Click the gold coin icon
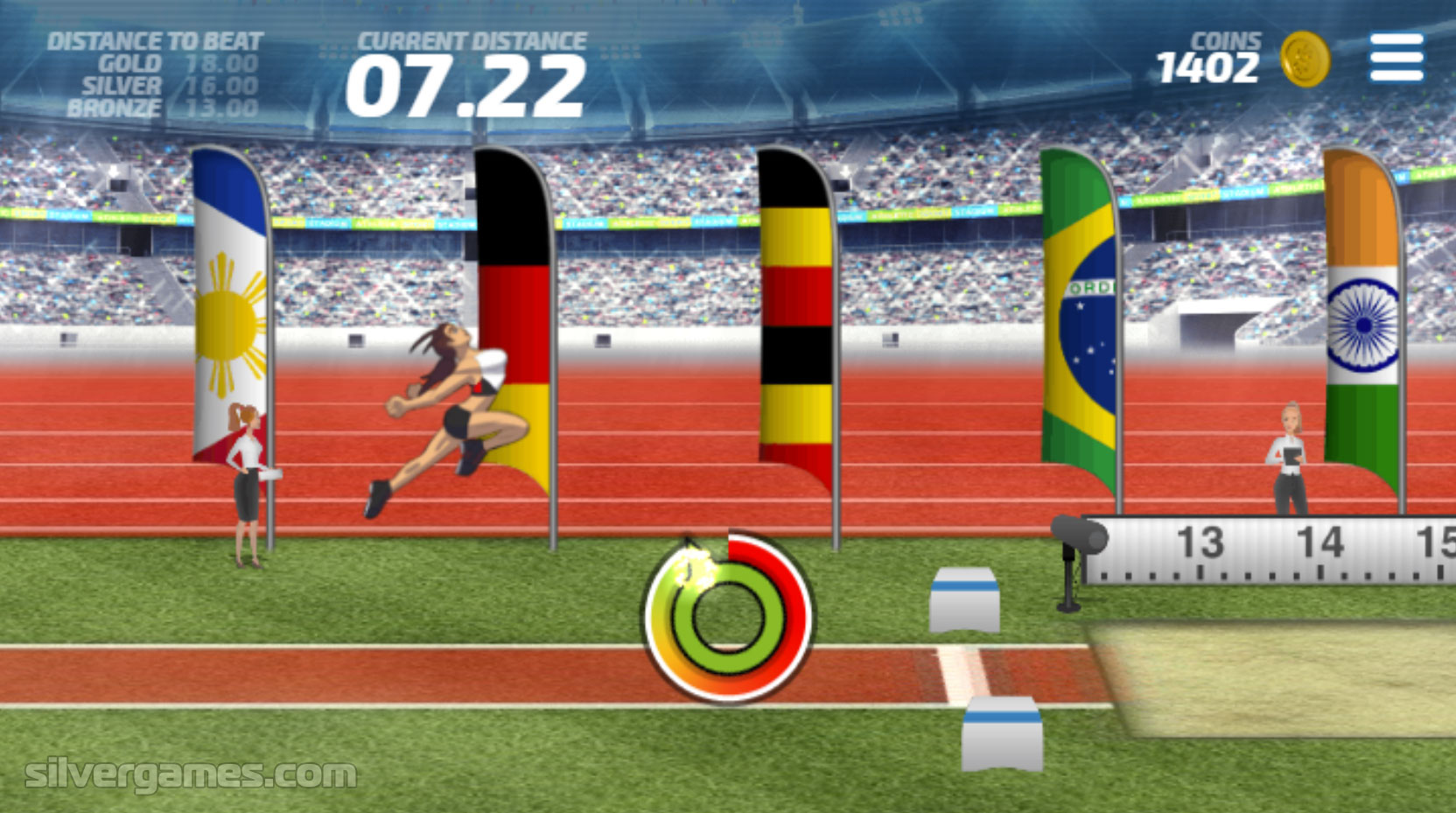Screen dimensions: 1456x813 tap(1305, 60)
